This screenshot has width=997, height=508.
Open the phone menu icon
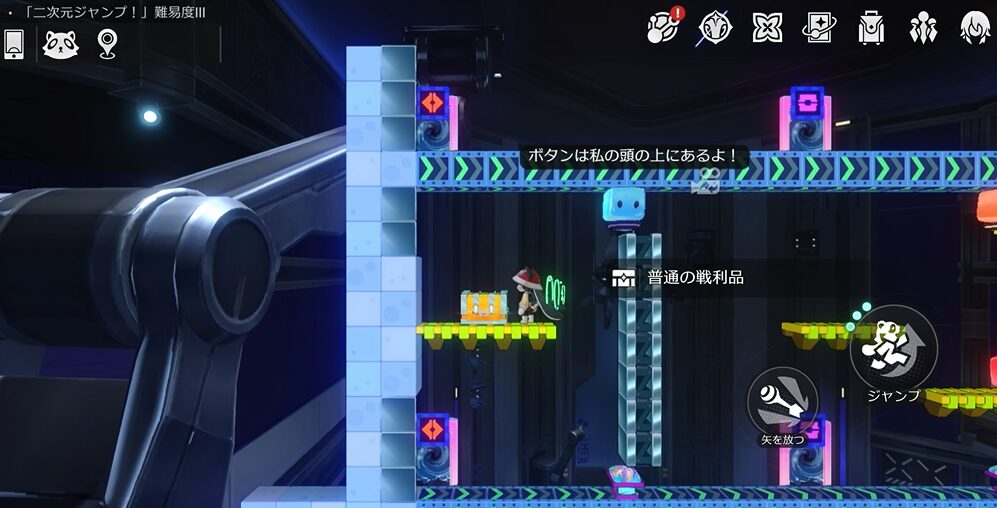click(x=14, y=43)
